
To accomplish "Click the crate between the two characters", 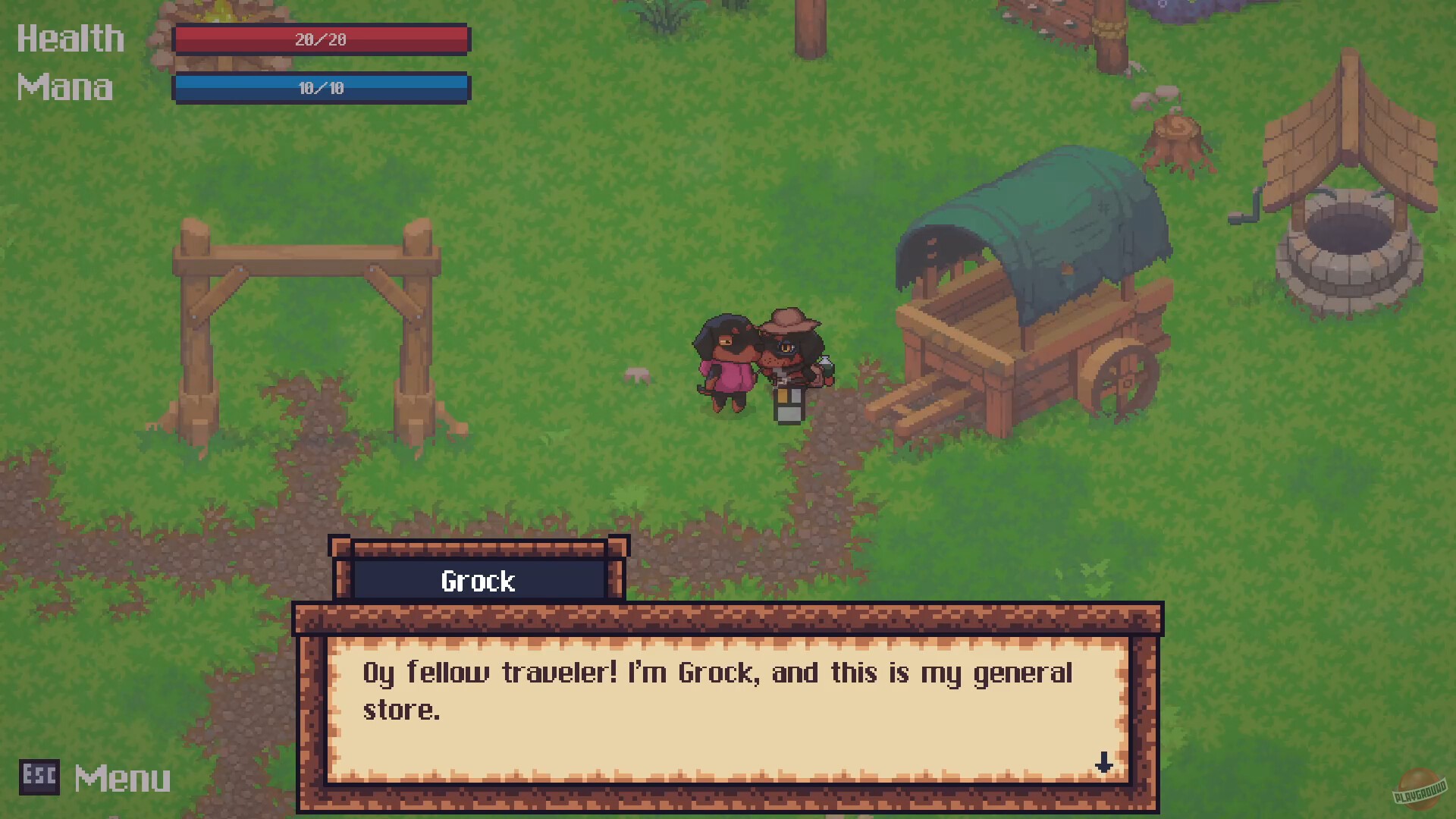I will tap(788, 403).
